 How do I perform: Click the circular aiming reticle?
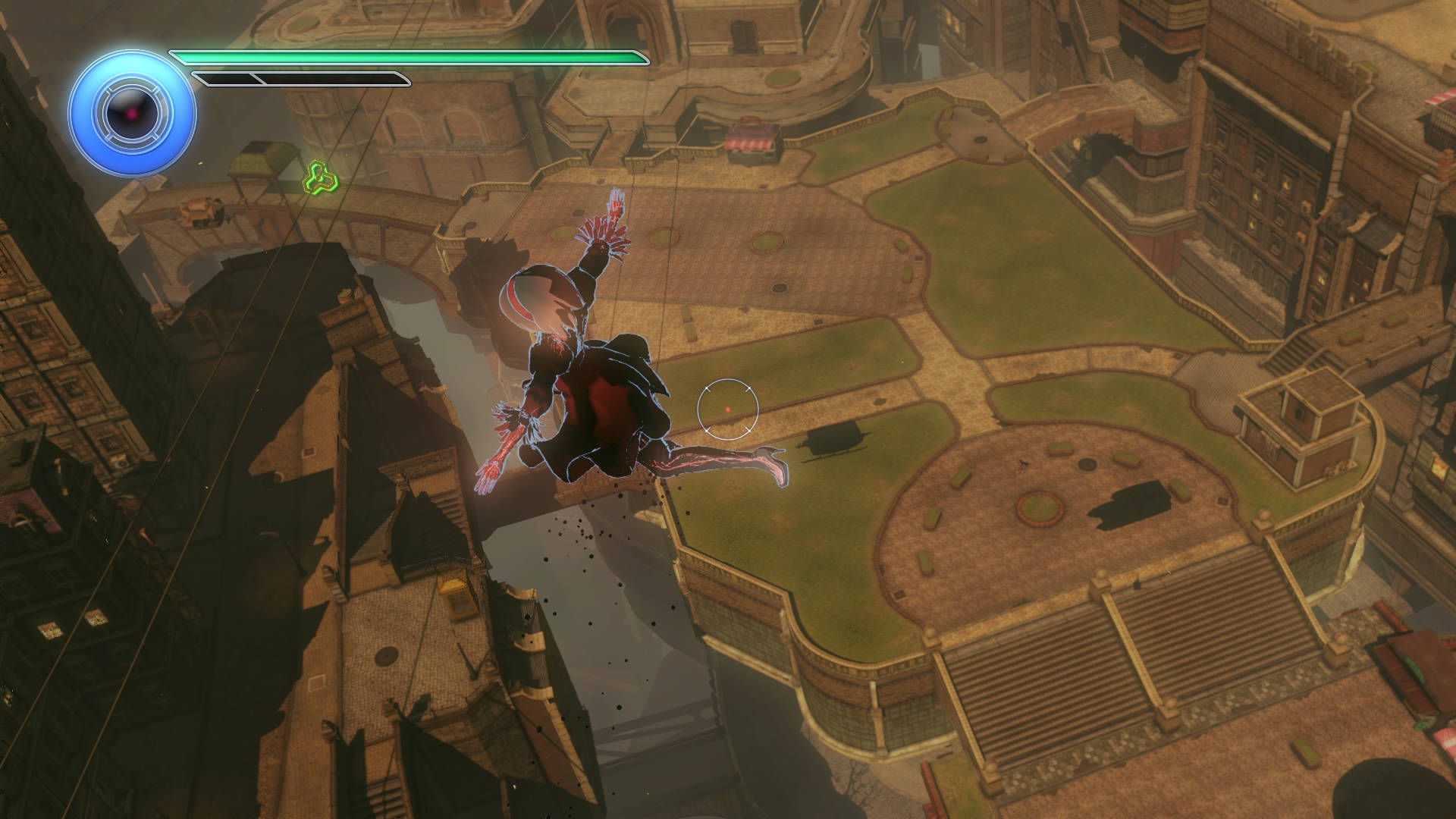(x=727, y=409)
